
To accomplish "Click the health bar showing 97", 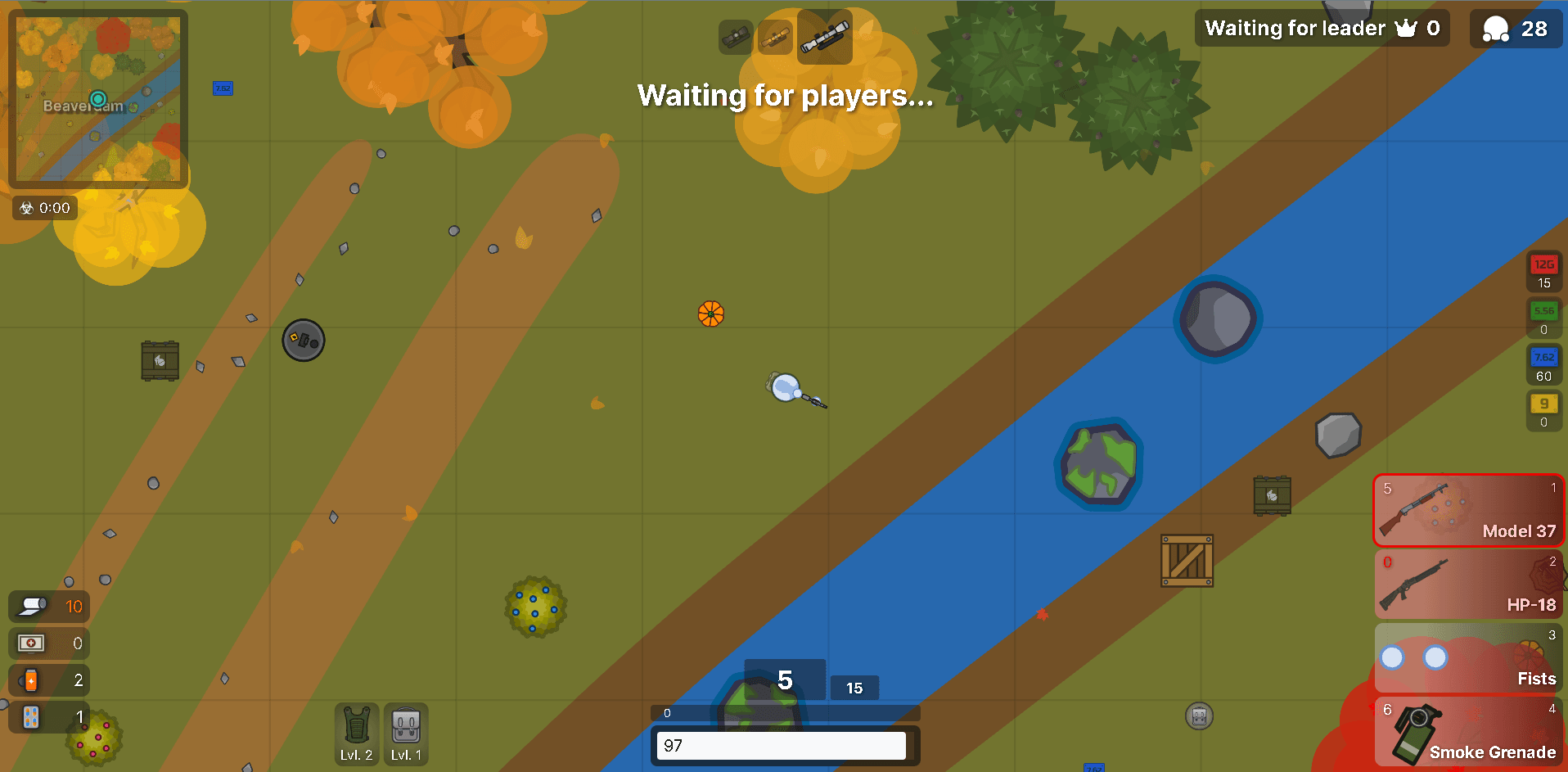I will [x=782, y=745].
